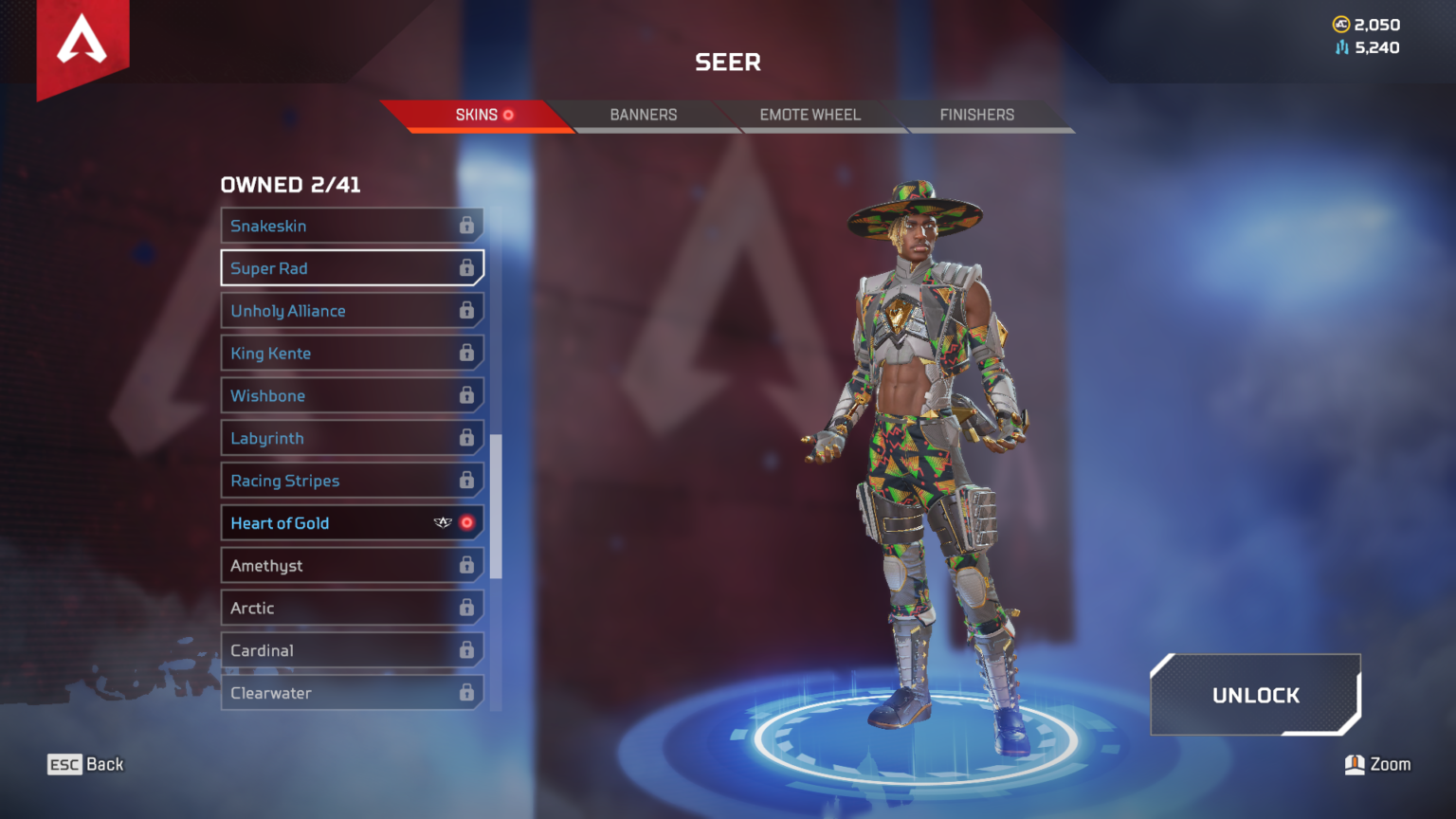Switch to the Skins tab
The height and width of the screenshot is (819, 1456).
coord(476,115)
